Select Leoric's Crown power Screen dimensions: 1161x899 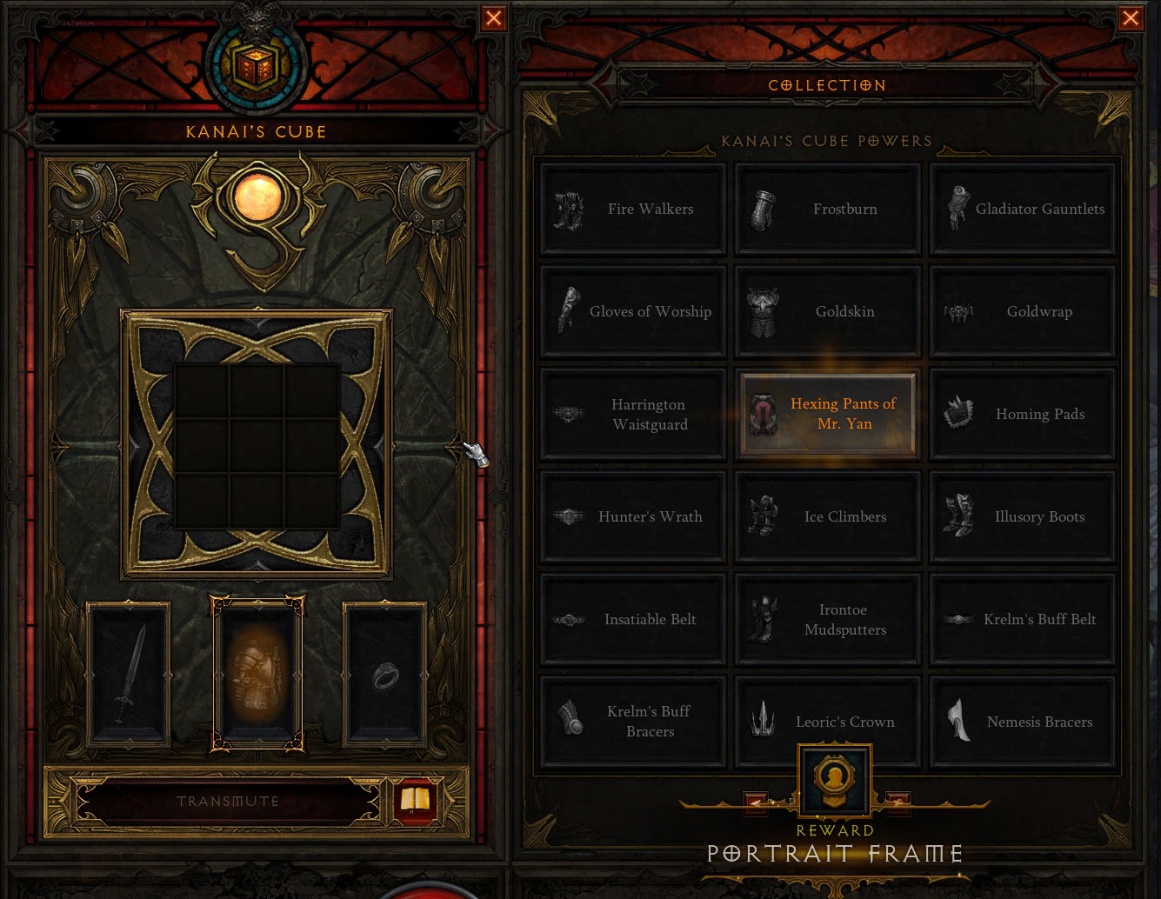click(827, 722)
